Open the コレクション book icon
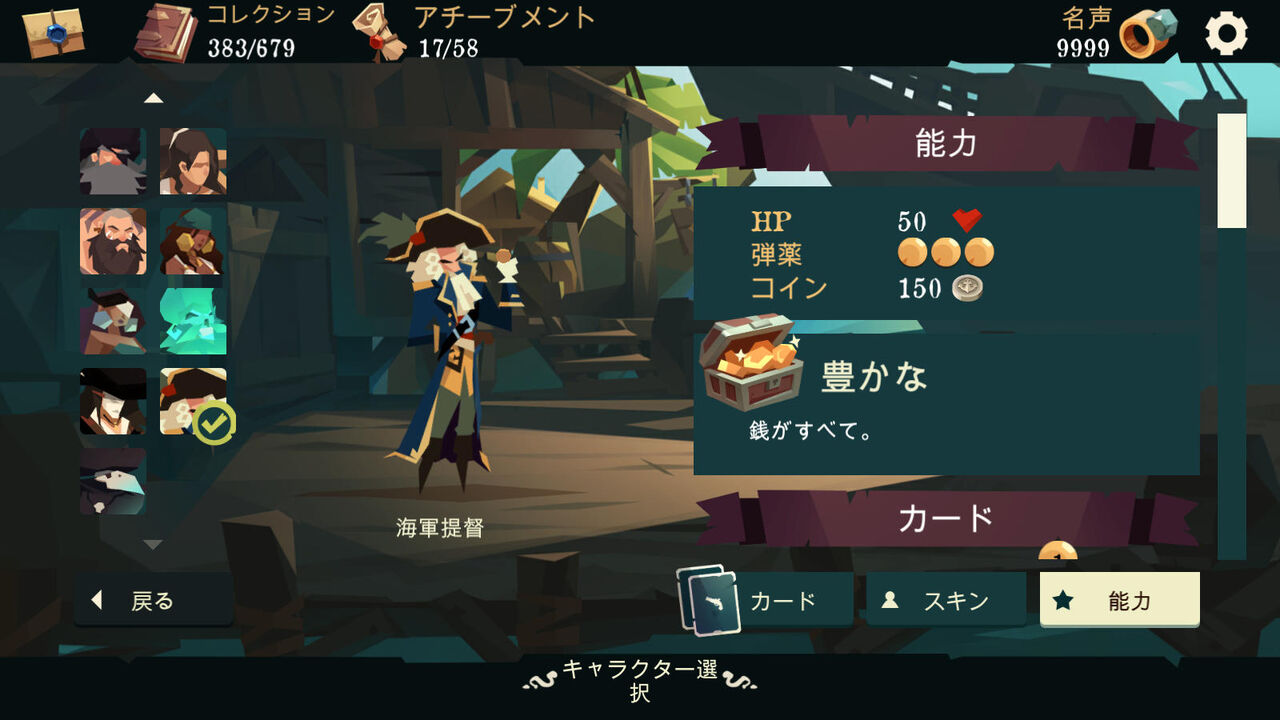The height and width of the screenshot is (720, 1280). (x=163, y=30)
